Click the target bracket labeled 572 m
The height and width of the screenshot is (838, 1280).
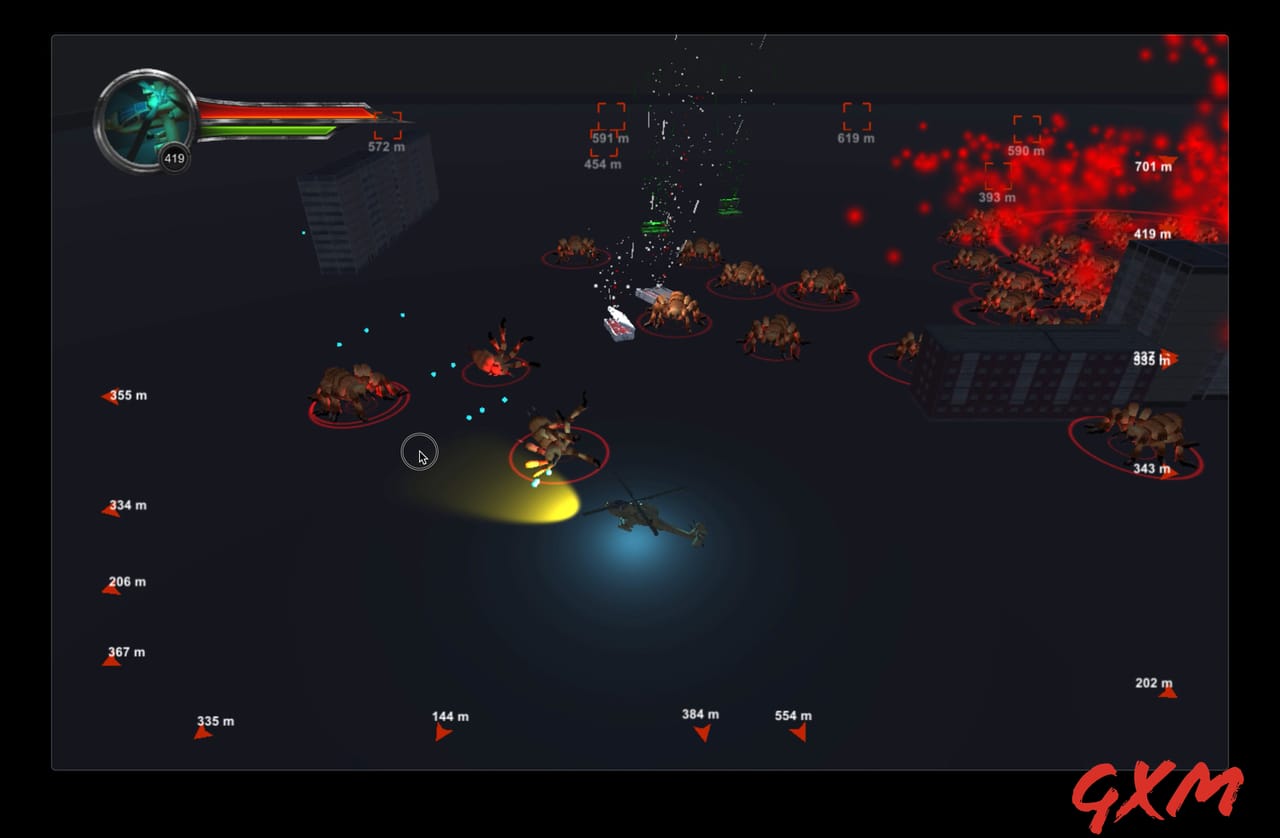387,124
